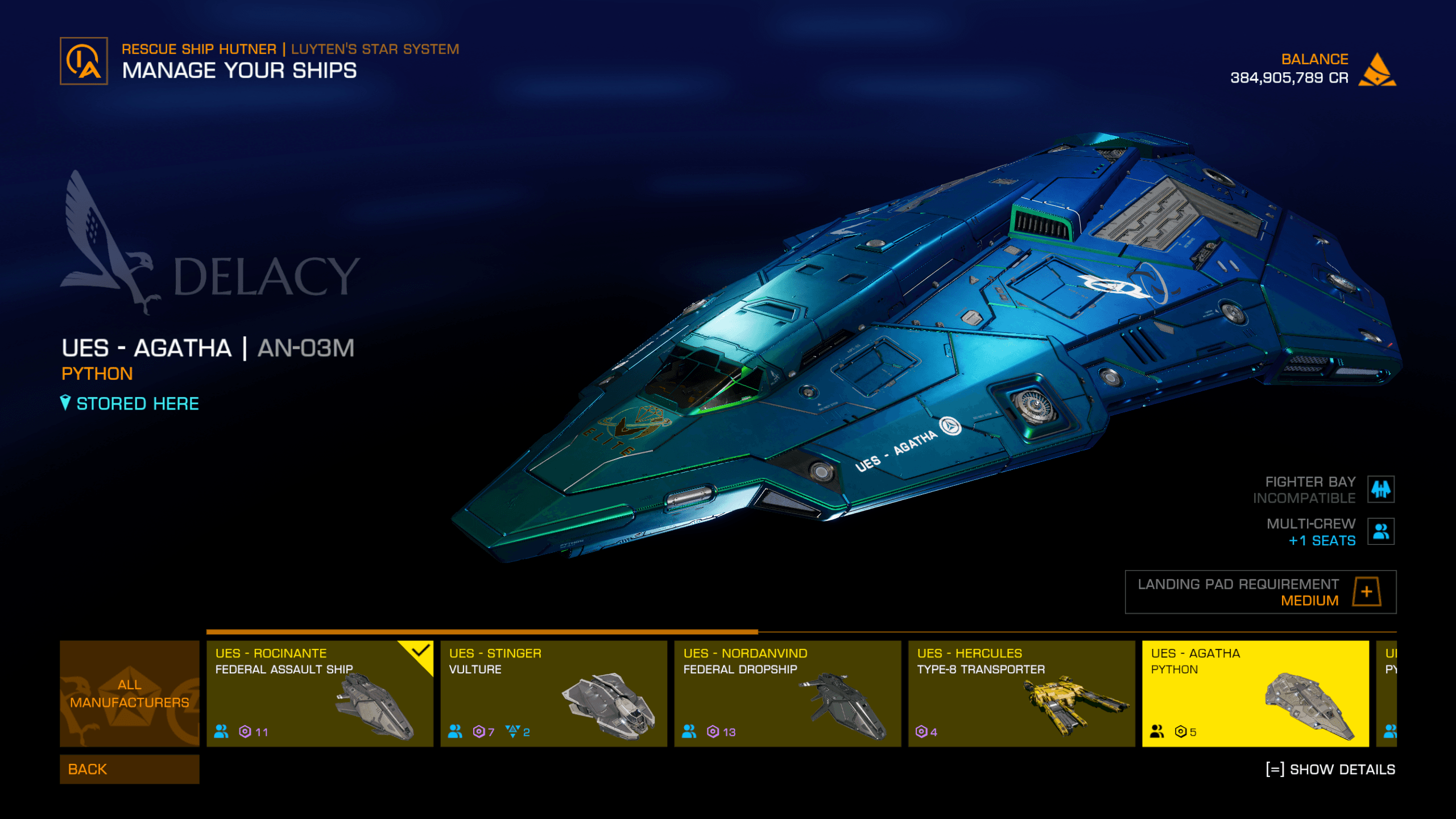Pick the UES - Nordanvind Federal Dropship
The width and height of the screenshot is (1456, 819).
pos(787,693)
